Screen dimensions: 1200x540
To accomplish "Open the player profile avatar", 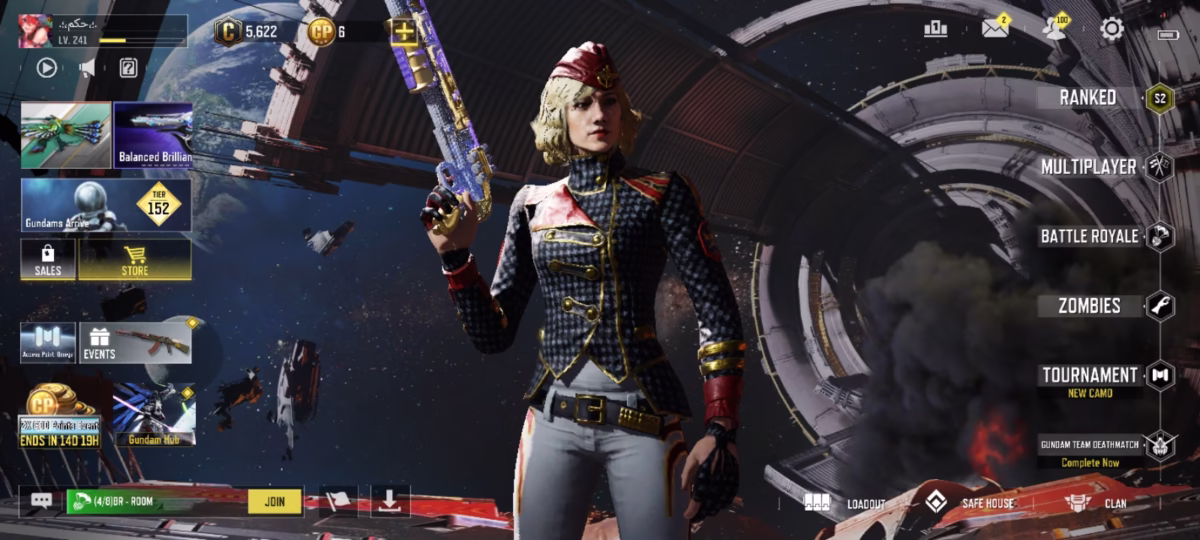I will [x=35, y=31].
